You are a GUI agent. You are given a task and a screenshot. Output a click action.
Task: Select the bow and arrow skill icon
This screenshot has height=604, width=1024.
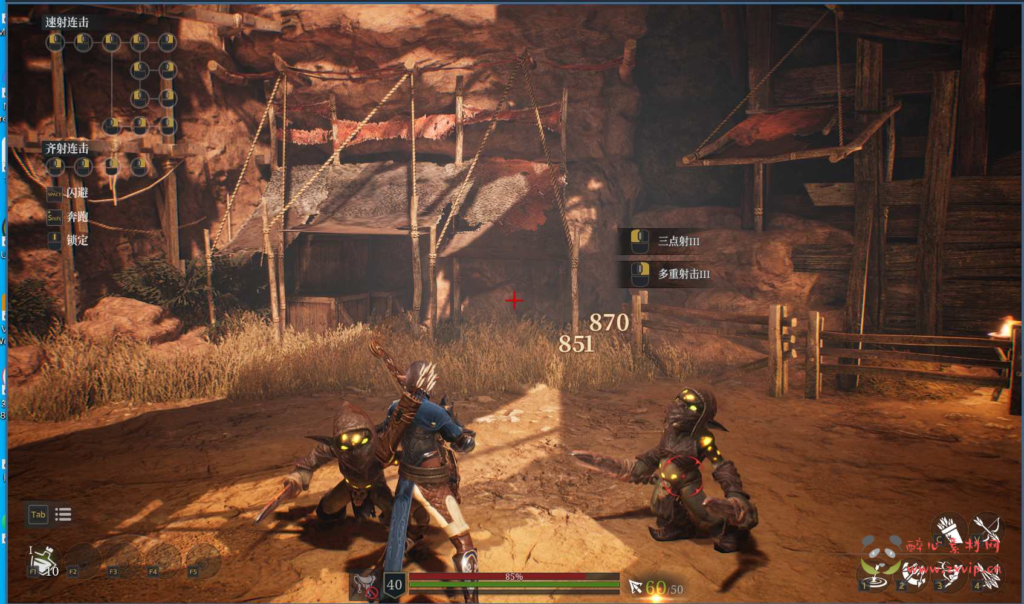(x=986, y=528)
